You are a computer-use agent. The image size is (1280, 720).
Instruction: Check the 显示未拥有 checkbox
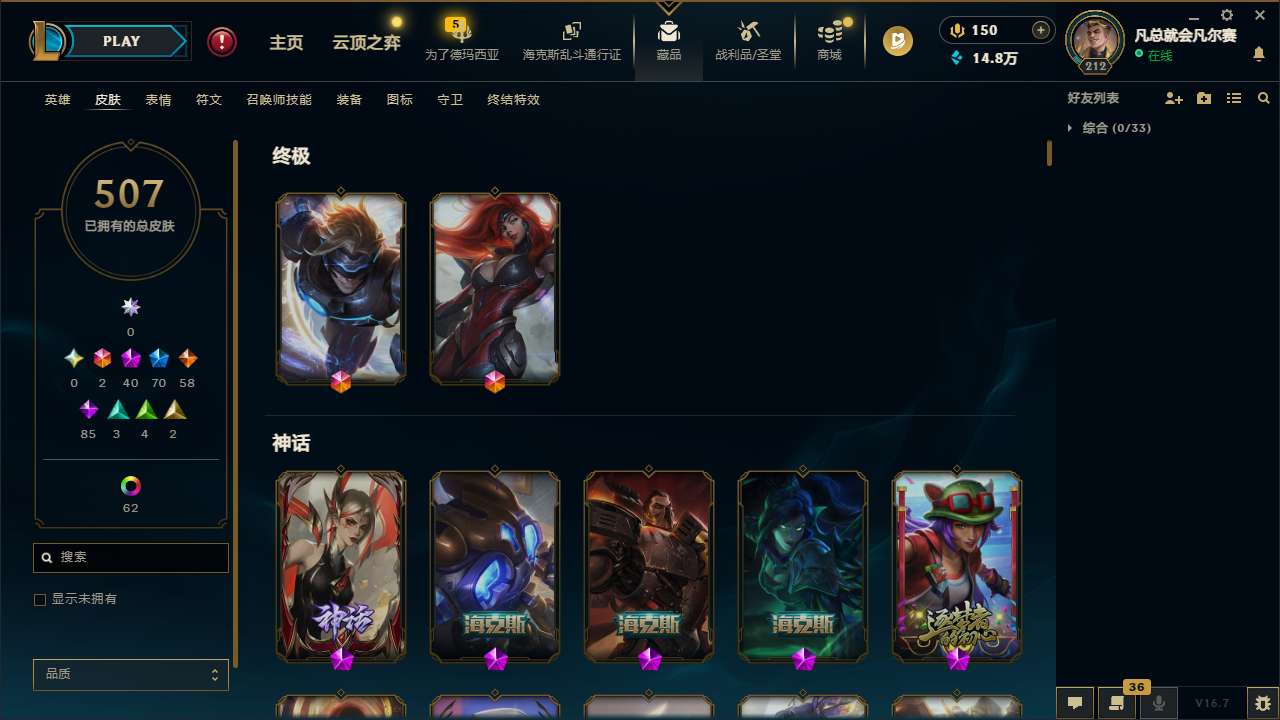[40, 599]
